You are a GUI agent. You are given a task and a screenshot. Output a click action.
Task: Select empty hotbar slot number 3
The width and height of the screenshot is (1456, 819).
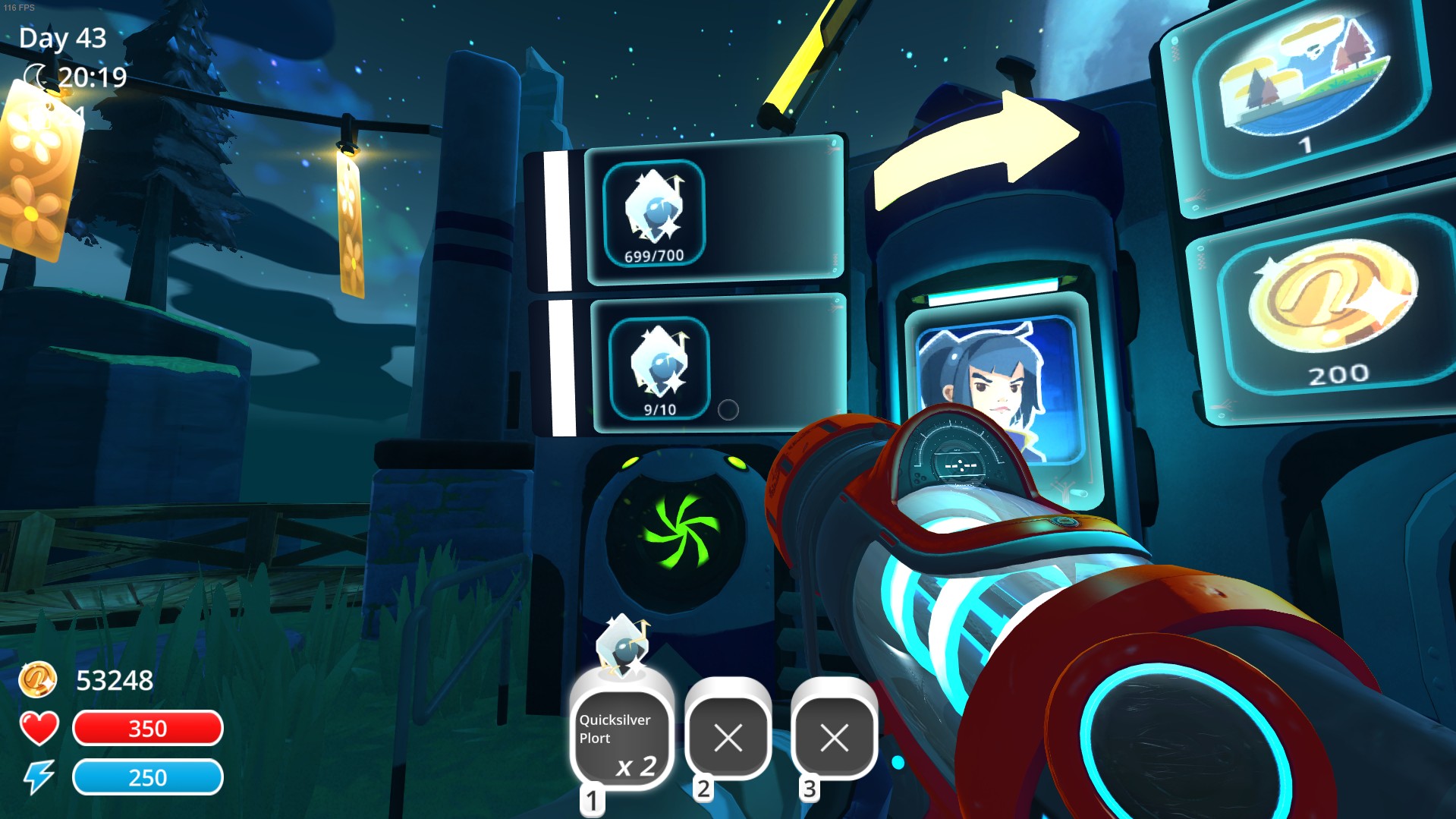point(834,736)
